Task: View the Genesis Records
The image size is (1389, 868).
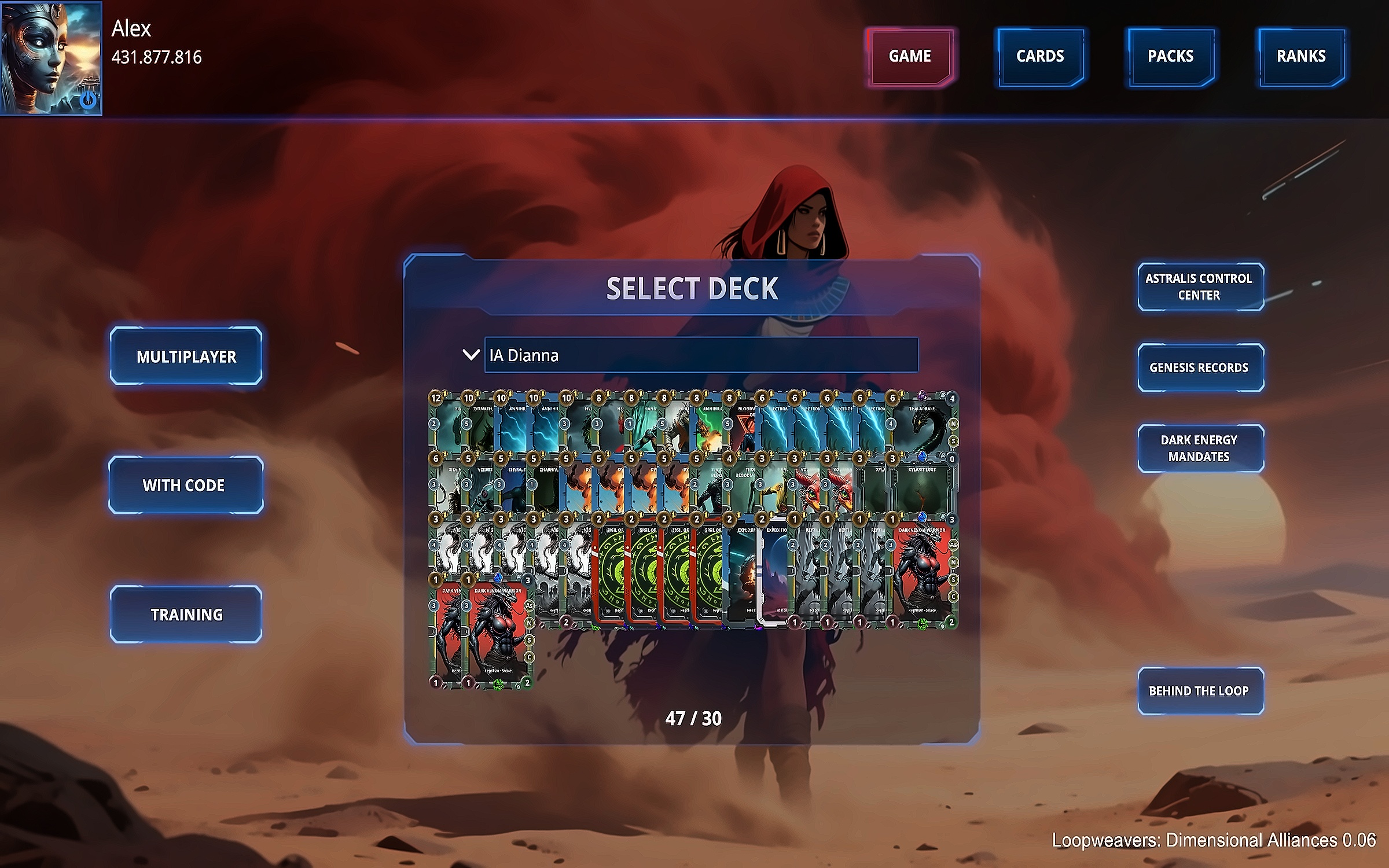Action: pyautogui.click(x=1200, y=368)
